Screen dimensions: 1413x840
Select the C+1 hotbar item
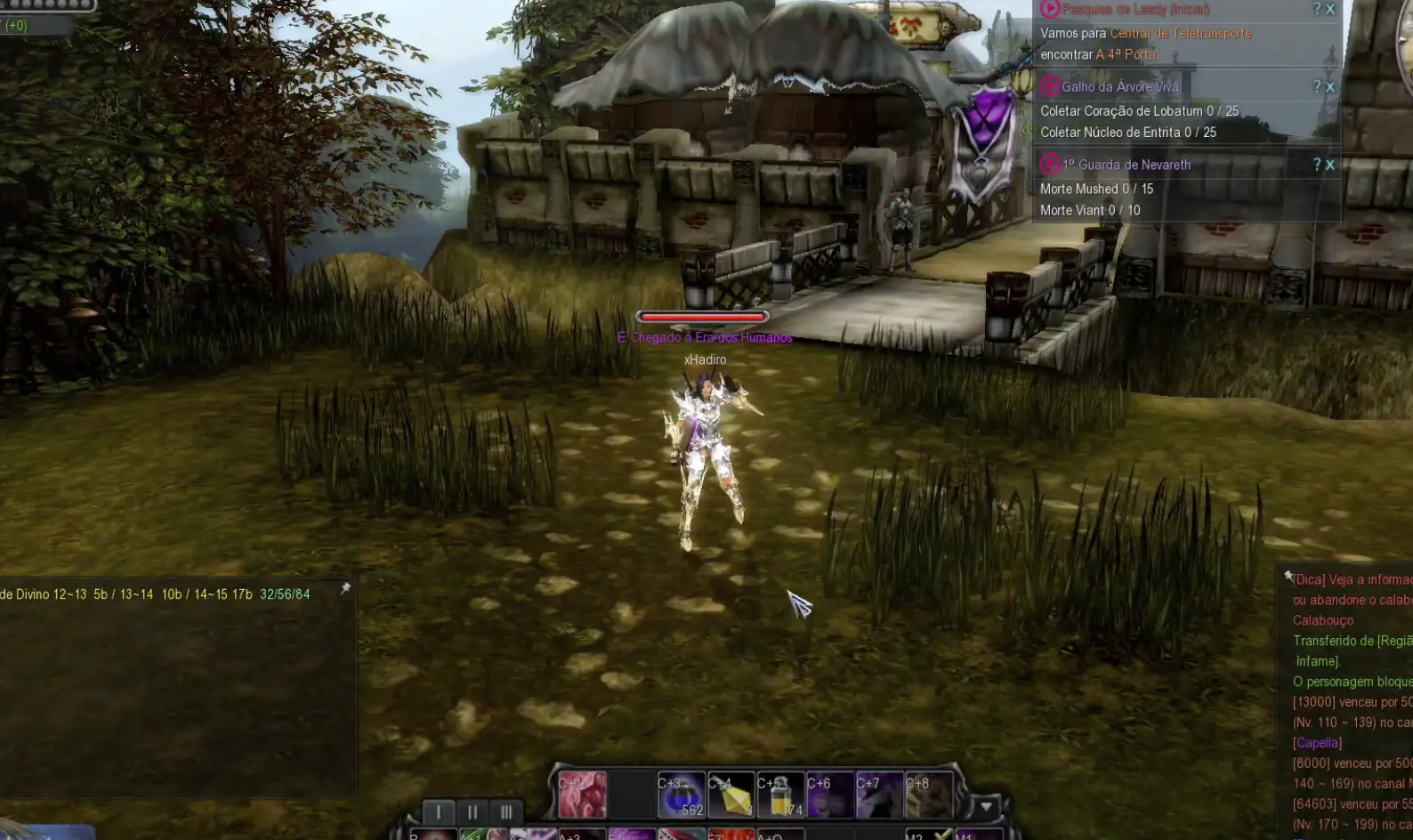click(x=582, y=794)
